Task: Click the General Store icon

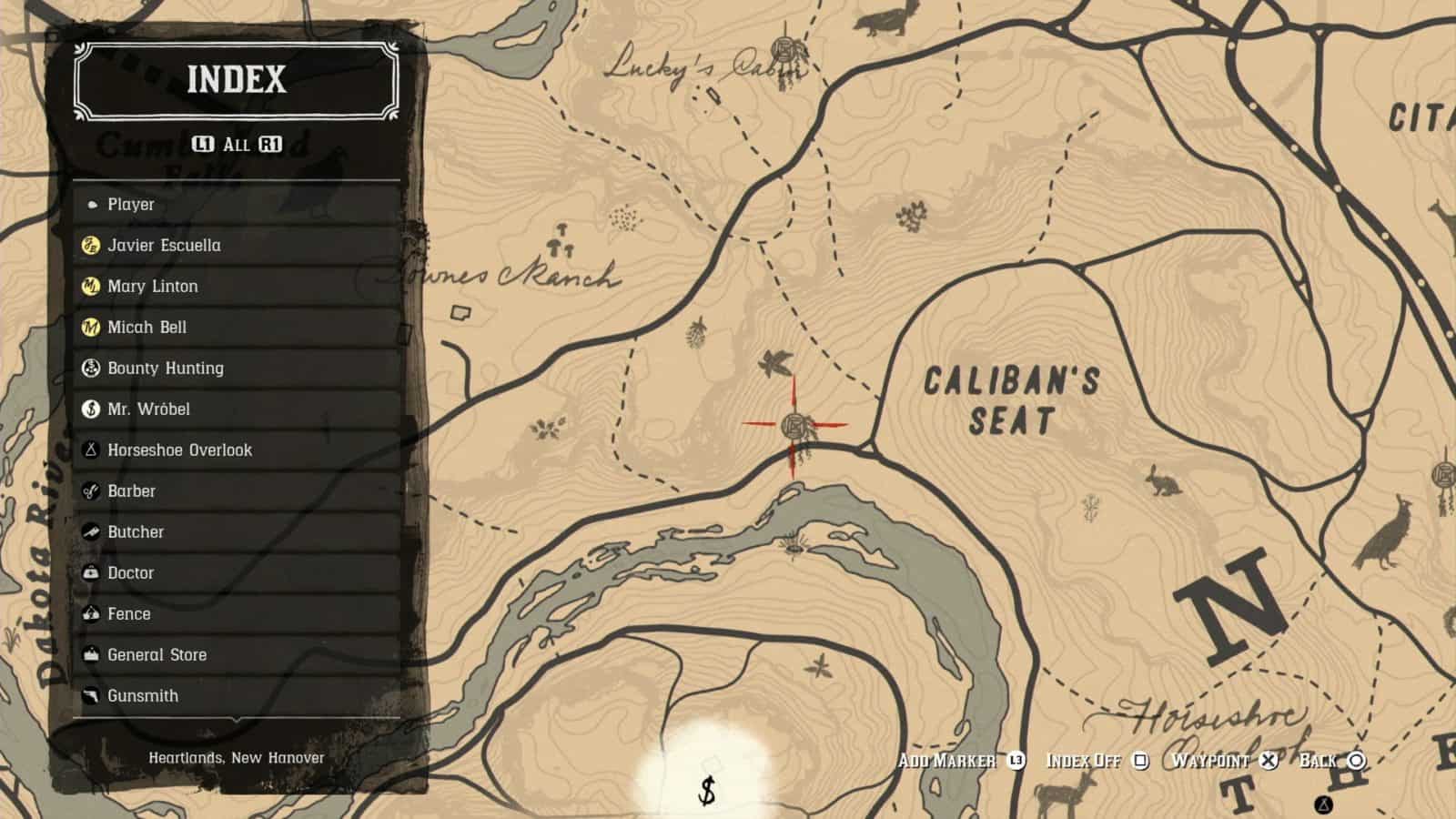Action: click(90, 654)
